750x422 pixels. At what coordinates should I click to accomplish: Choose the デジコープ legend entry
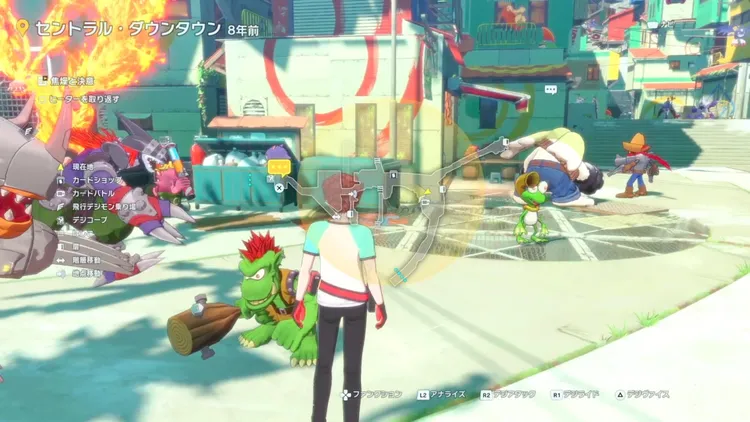pos(89,220)
